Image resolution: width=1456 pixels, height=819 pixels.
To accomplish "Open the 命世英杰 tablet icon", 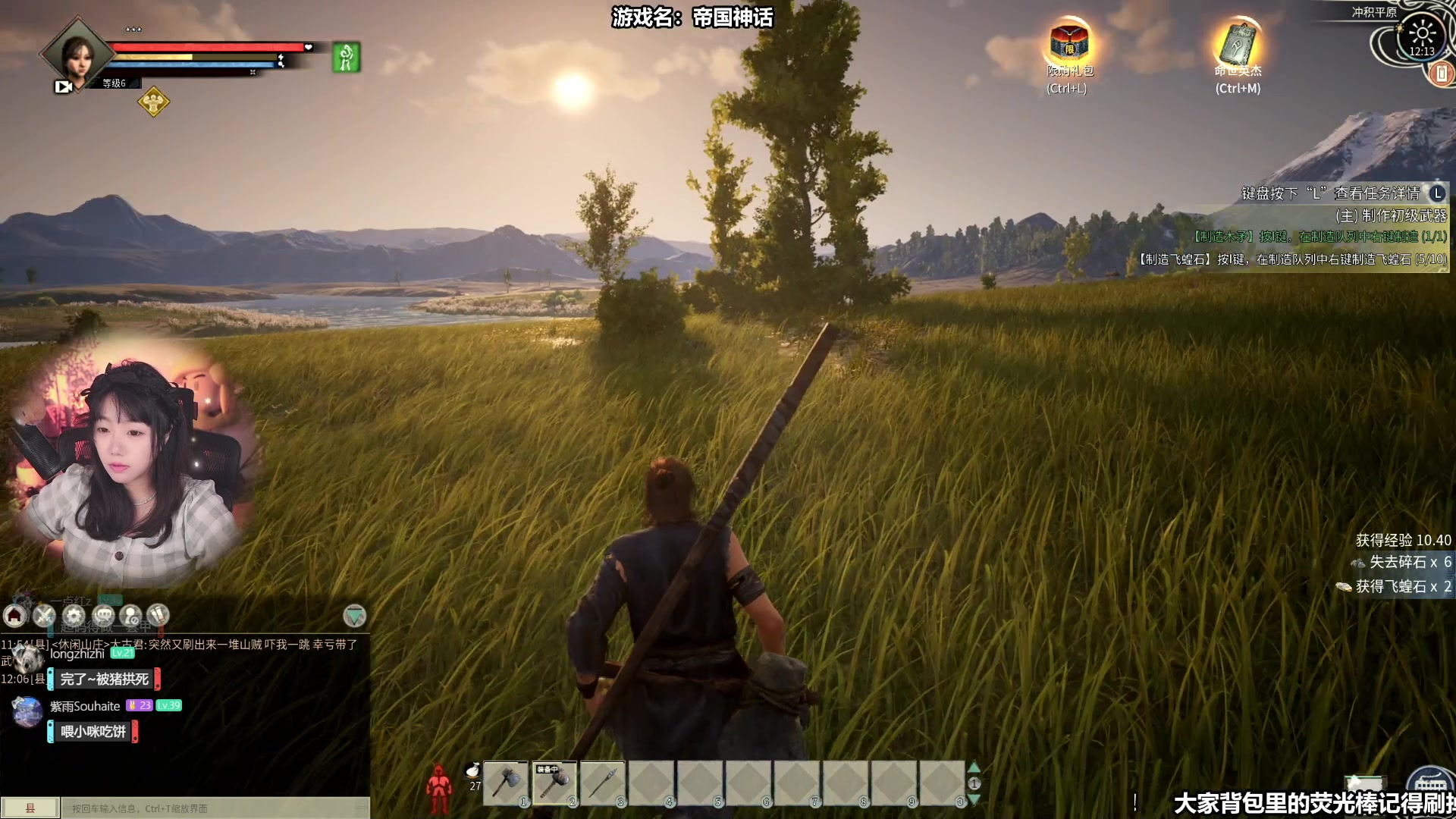I will (1238, 42).
